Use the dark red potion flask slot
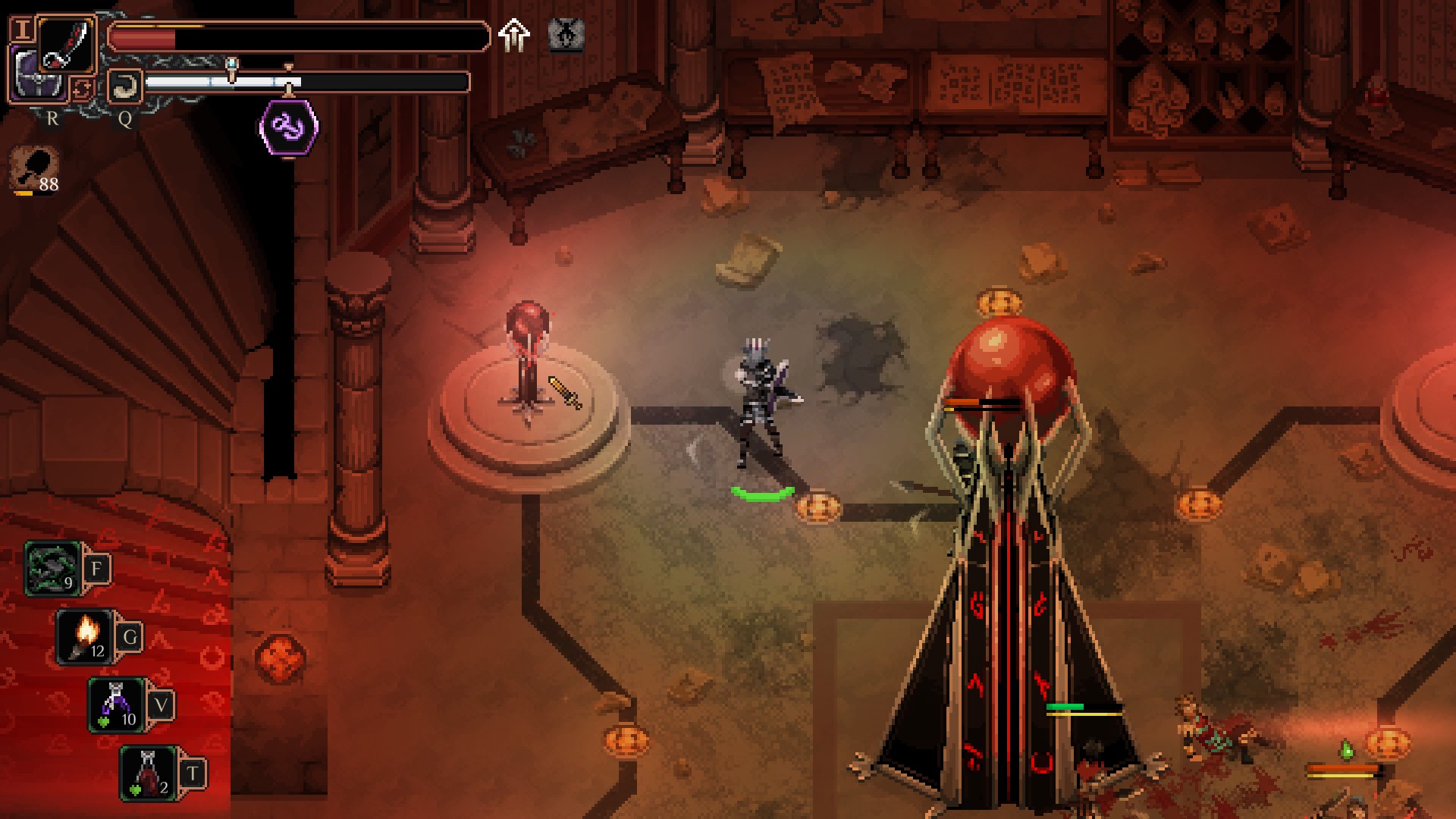 [148, 773]
